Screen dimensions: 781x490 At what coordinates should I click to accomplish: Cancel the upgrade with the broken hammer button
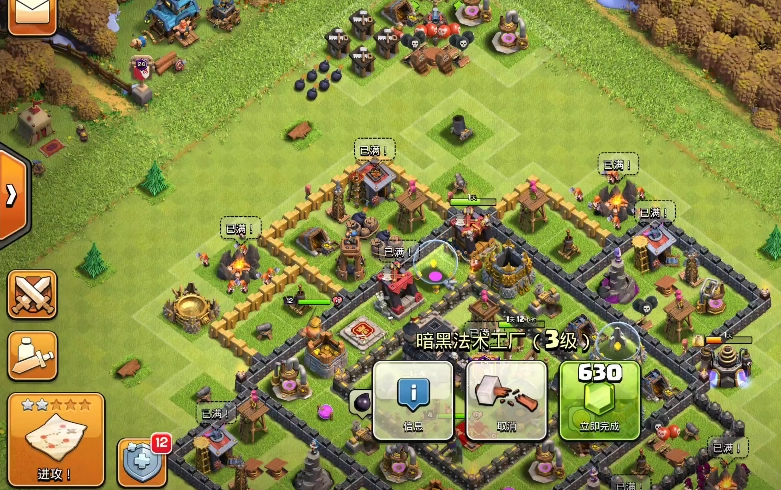(507, 400)
